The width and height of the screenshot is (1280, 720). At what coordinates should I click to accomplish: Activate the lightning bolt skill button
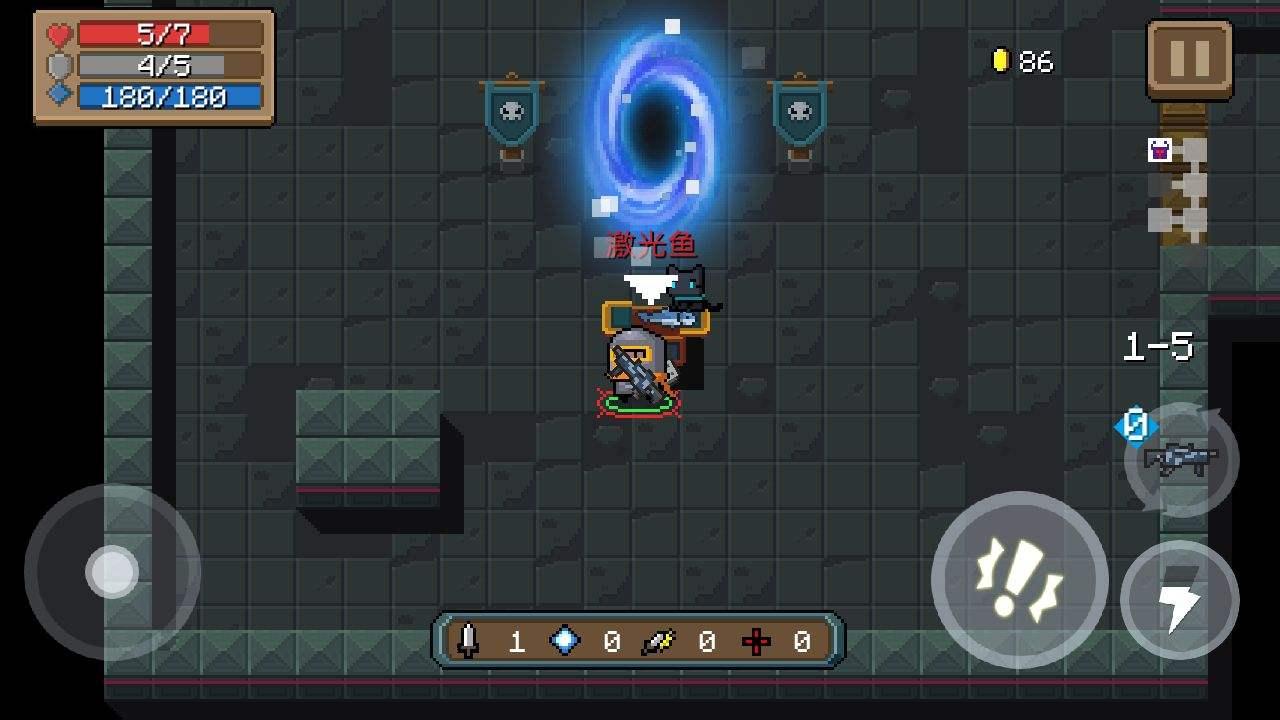(1180, 600)
